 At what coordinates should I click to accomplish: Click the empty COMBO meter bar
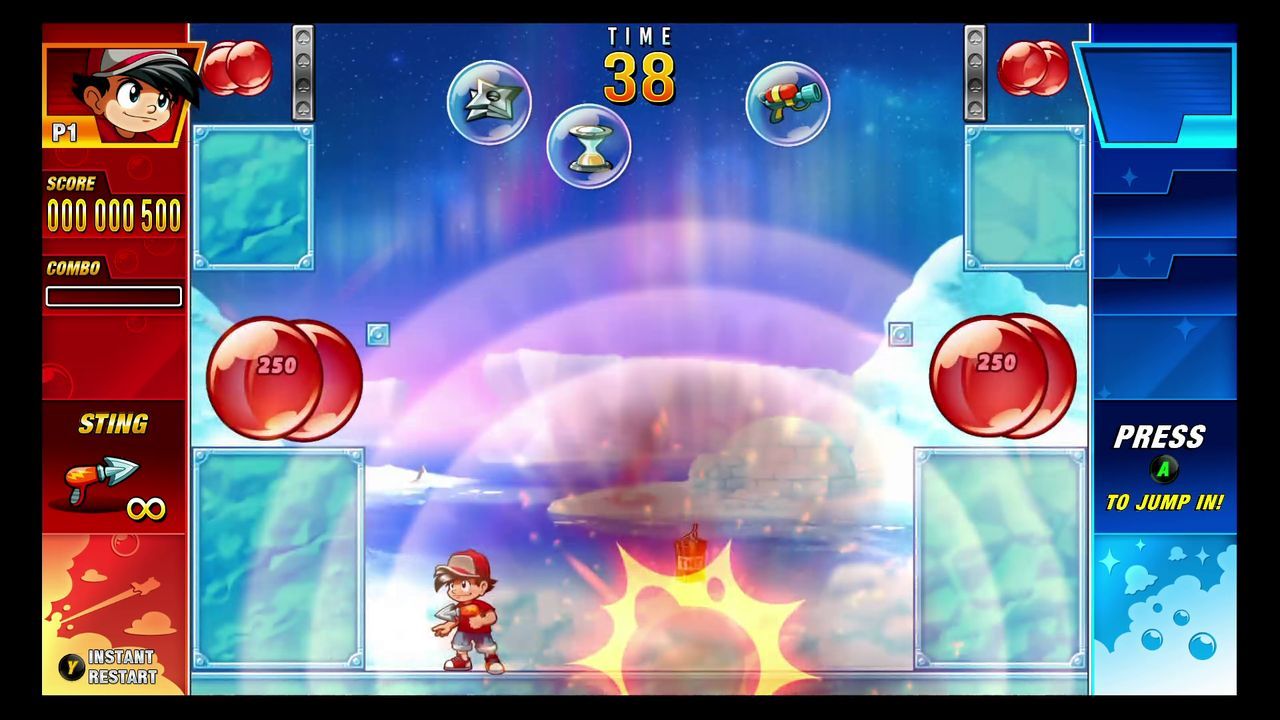click(x=113, y=296)
